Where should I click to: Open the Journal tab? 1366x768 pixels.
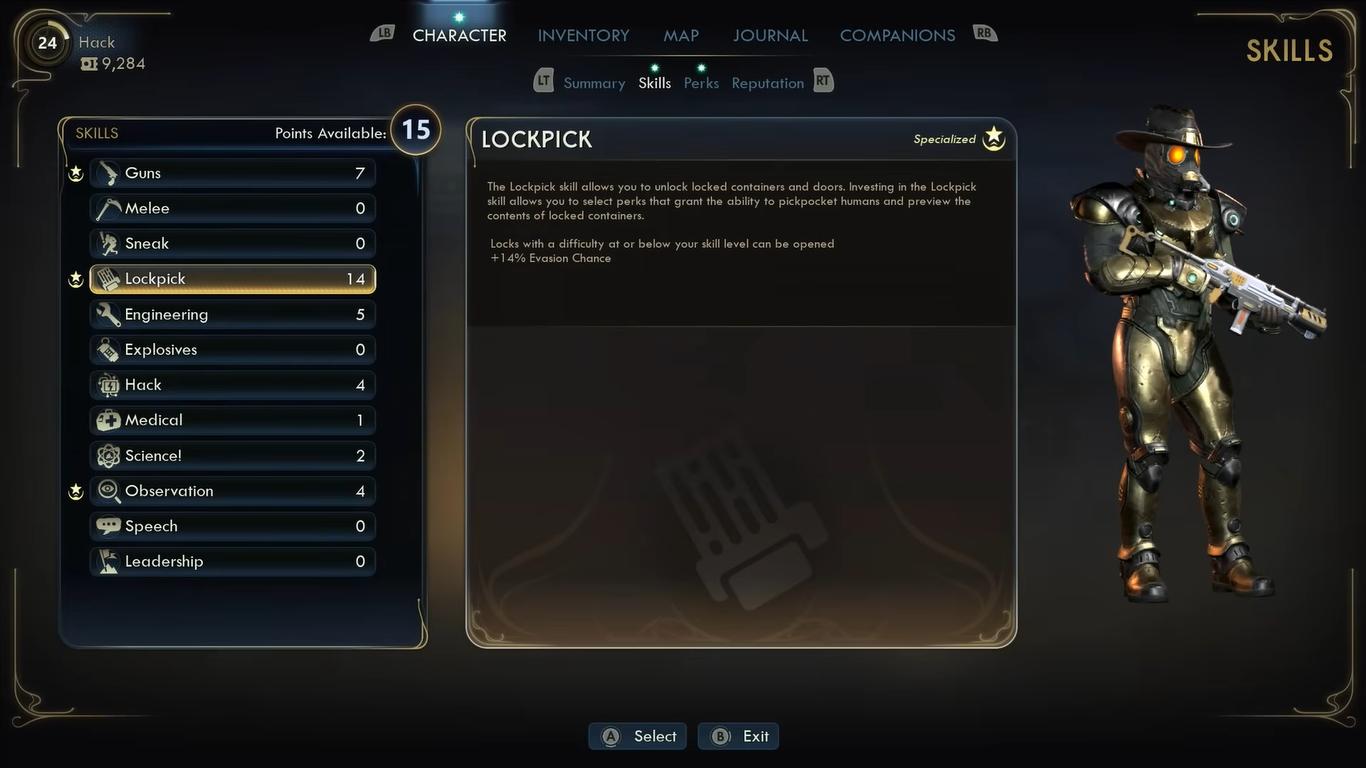tap(770, 36)
